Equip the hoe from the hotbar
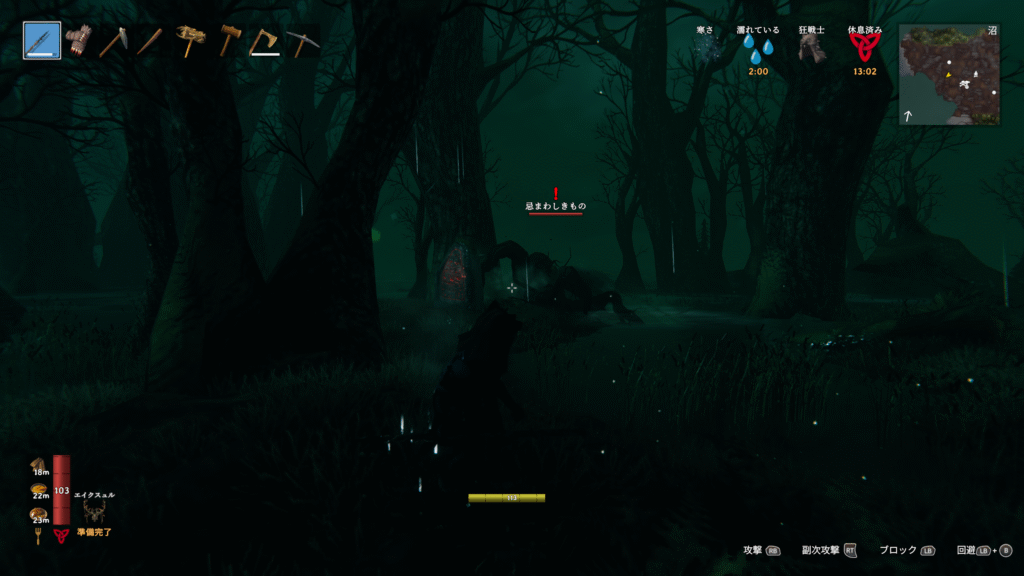 (x=113, y=41)
